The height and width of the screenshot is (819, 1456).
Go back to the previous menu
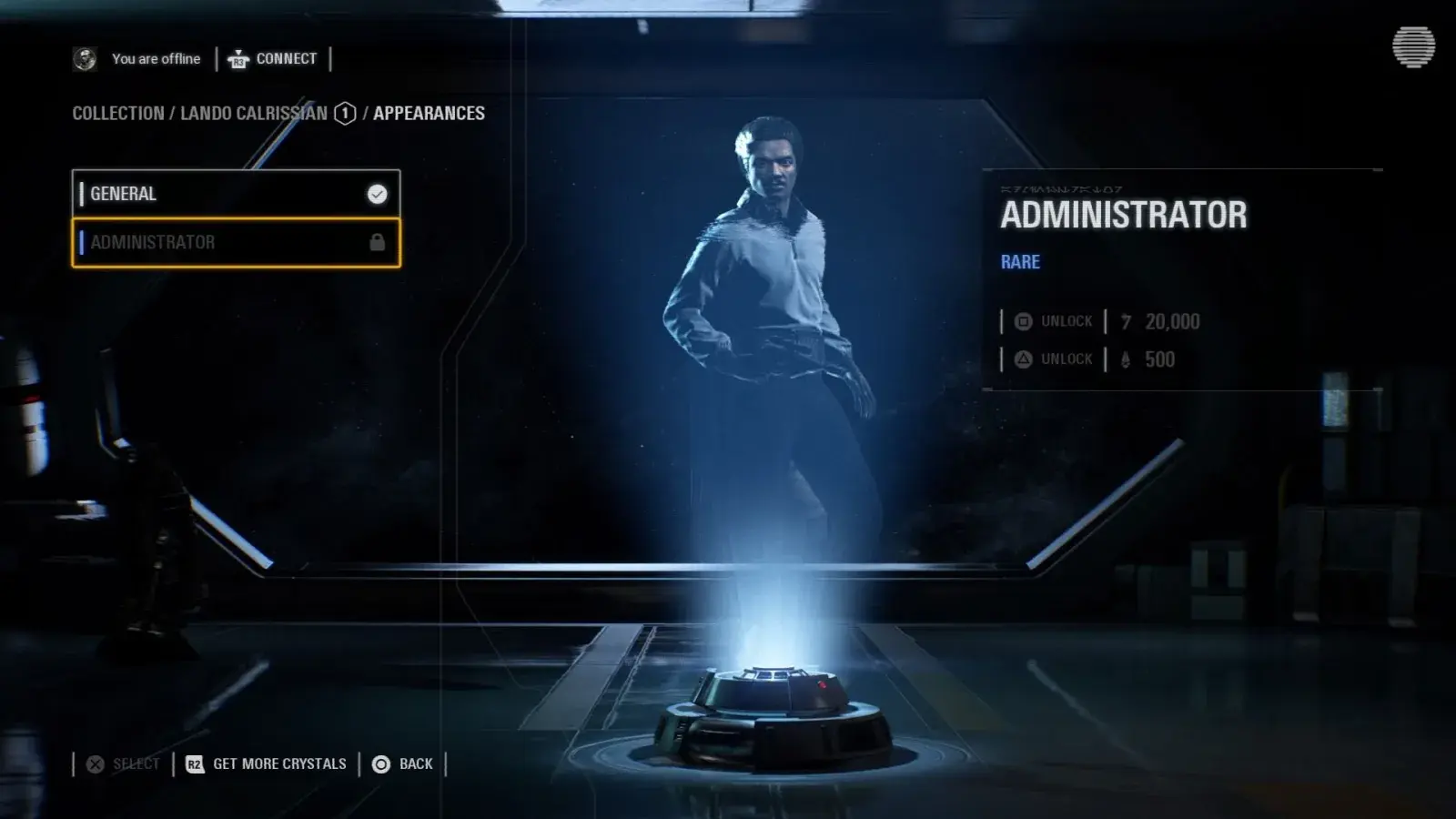click(x=403, y=764)
